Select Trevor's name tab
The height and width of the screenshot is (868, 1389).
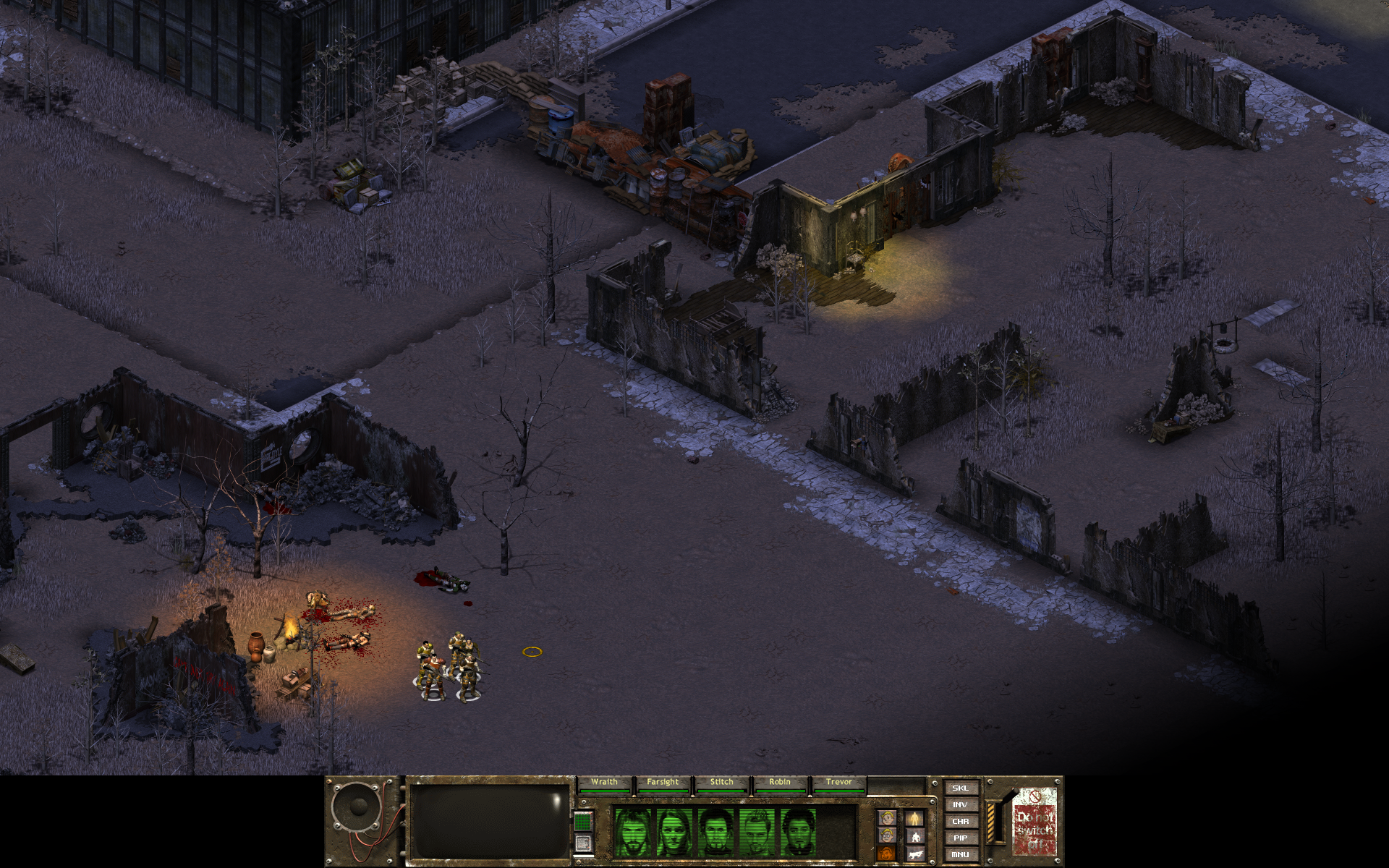tap(838, 782)
